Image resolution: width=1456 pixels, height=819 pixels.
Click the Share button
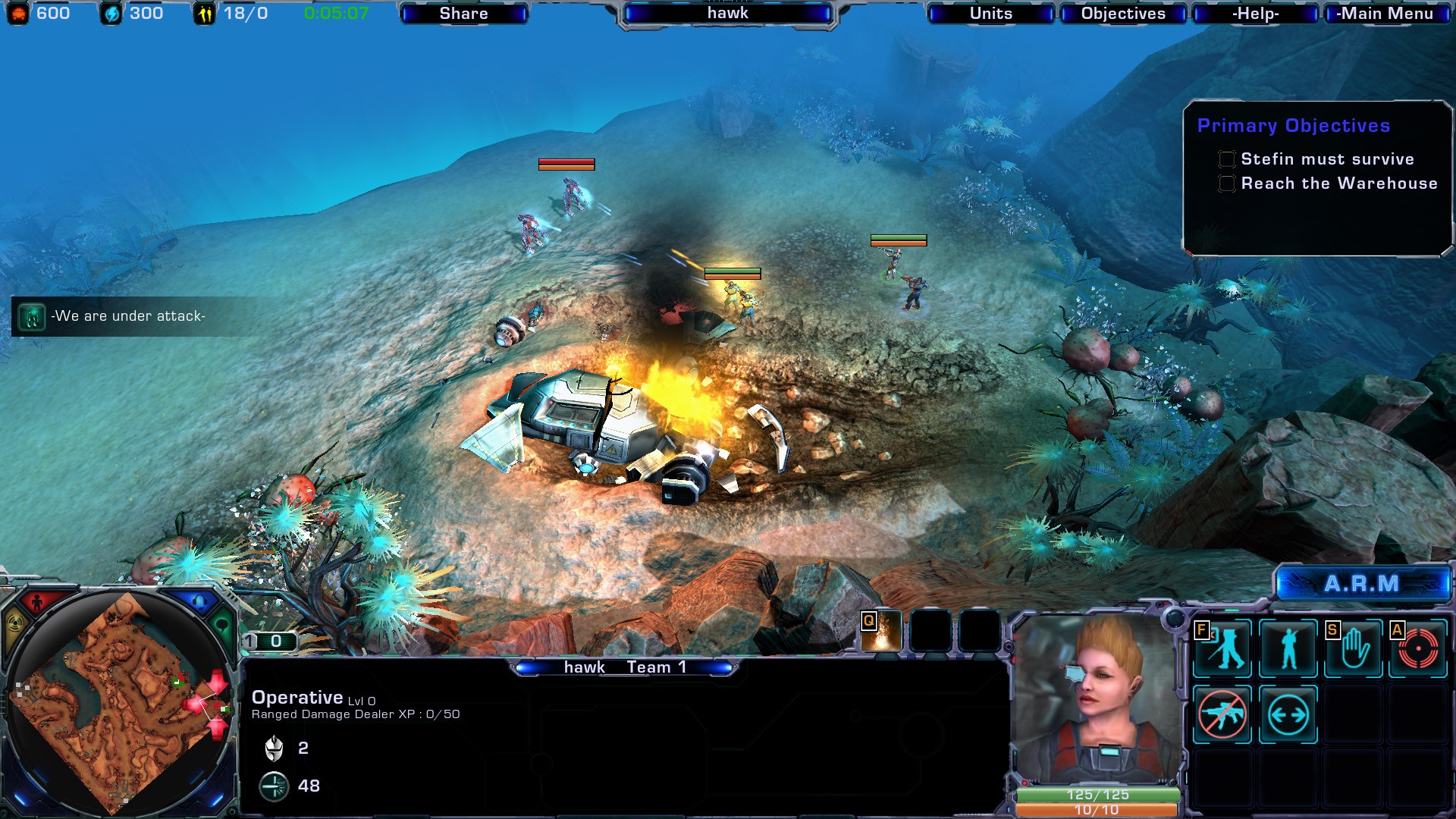tap(463, 13)
